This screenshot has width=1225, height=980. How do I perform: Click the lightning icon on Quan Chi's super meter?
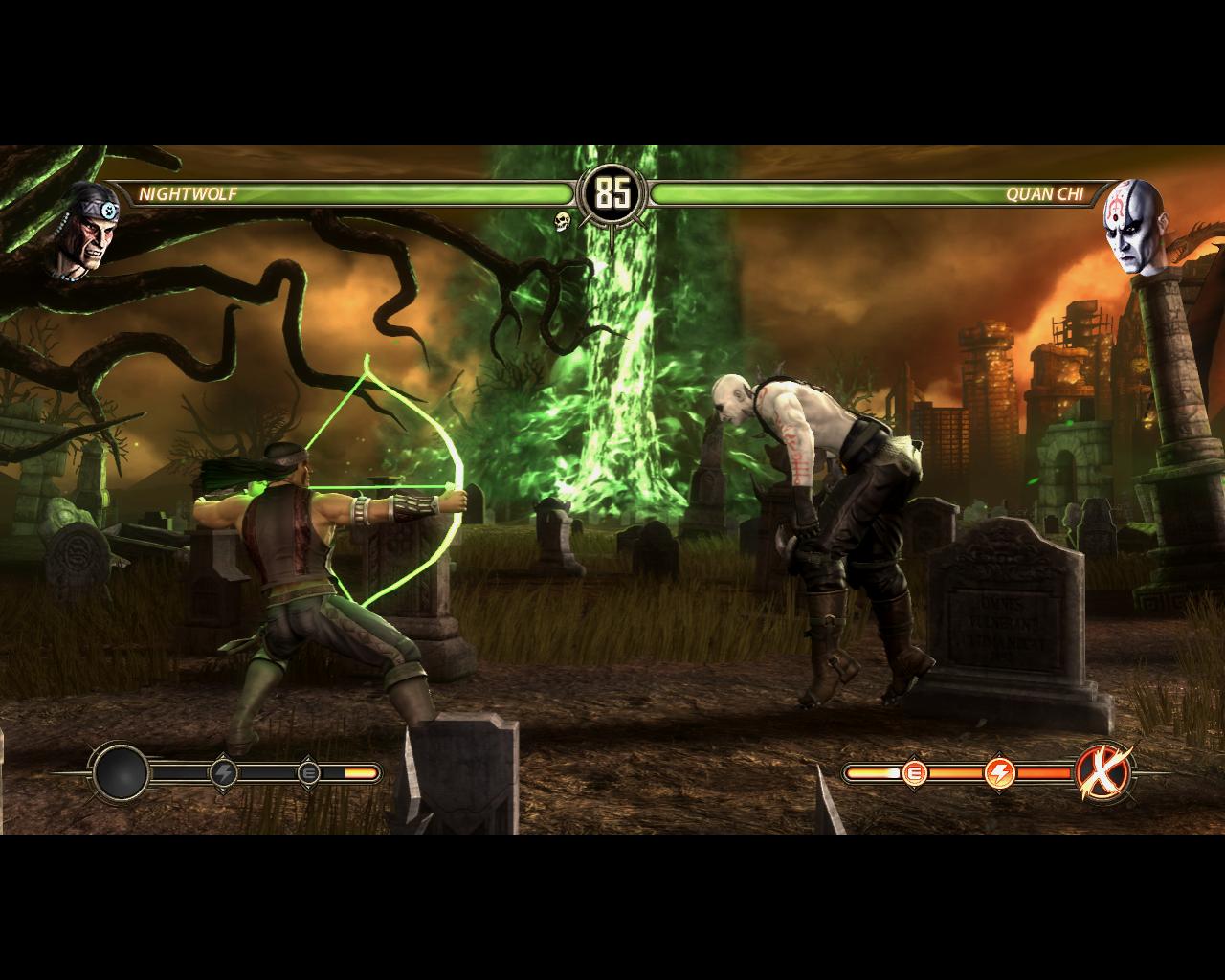click(x=1000, y=772)
